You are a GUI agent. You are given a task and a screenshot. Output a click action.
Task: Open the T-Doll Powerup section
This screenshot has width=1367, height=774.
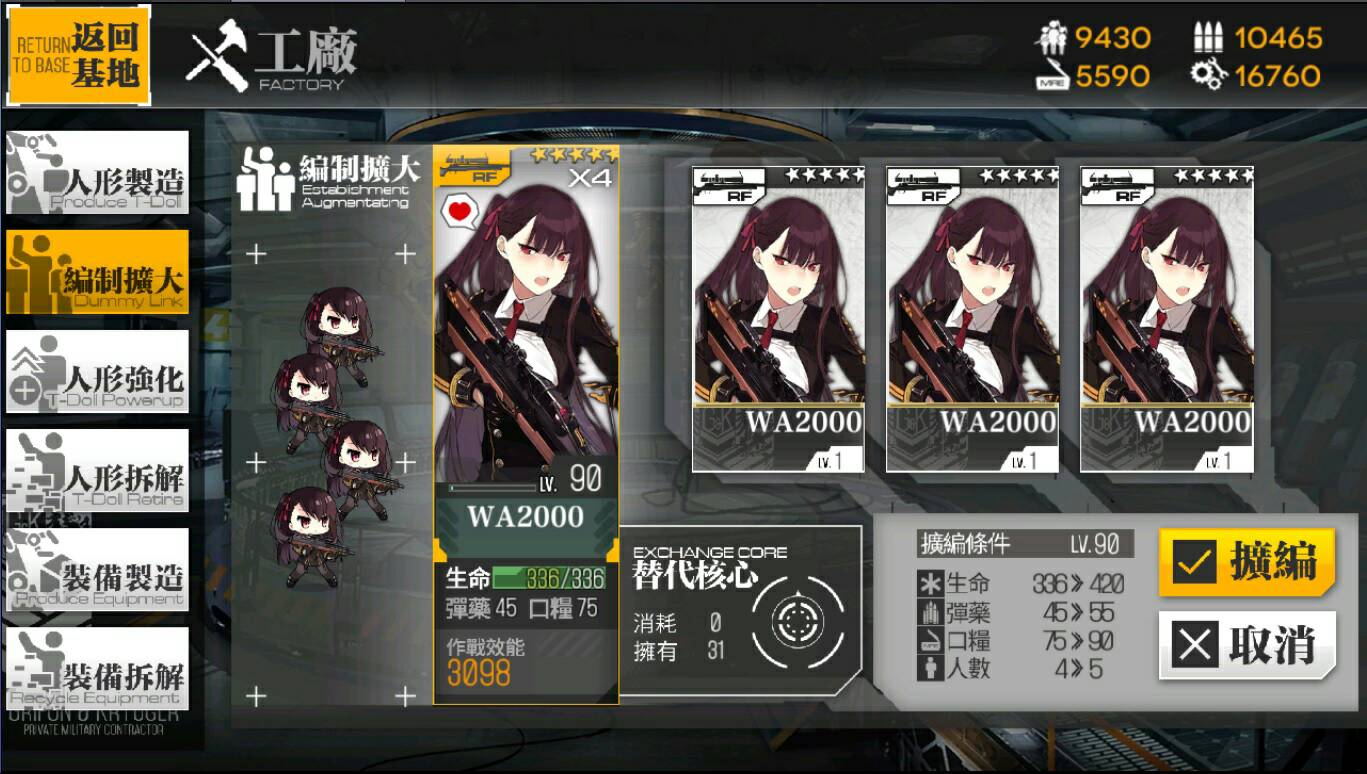[x=97, y=371]
